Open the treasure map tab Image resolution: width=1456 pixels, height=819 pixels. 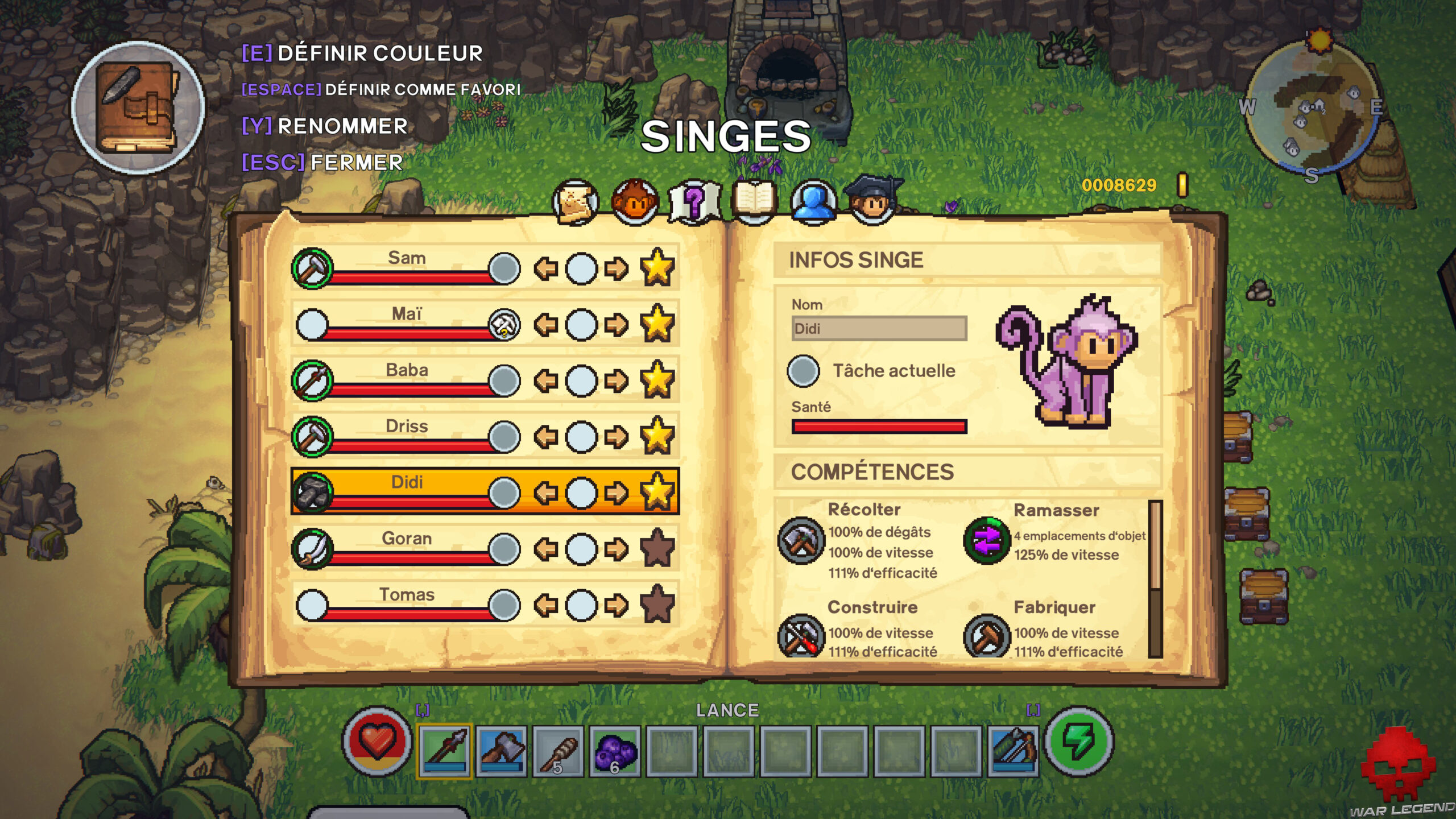point(575,202)
